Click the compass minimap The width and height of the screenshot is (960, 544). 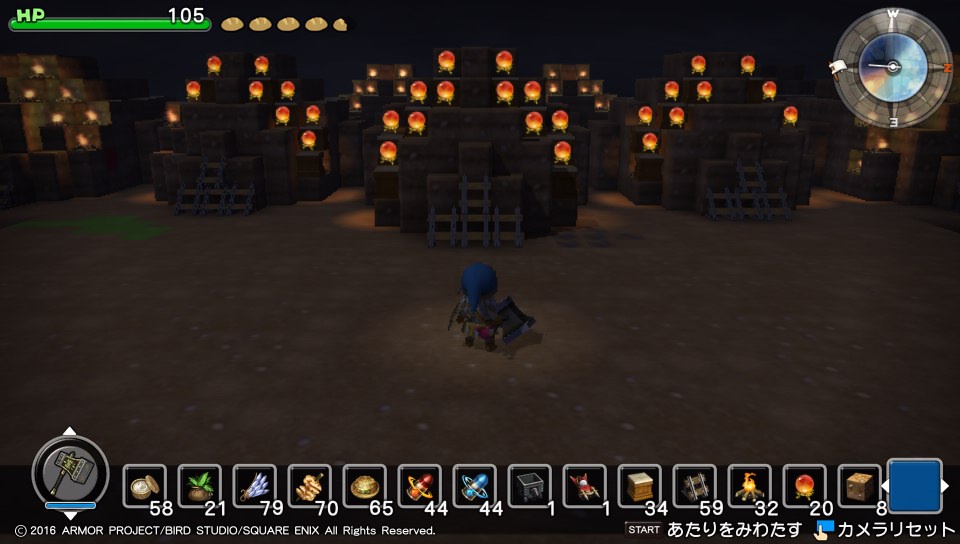892,66
